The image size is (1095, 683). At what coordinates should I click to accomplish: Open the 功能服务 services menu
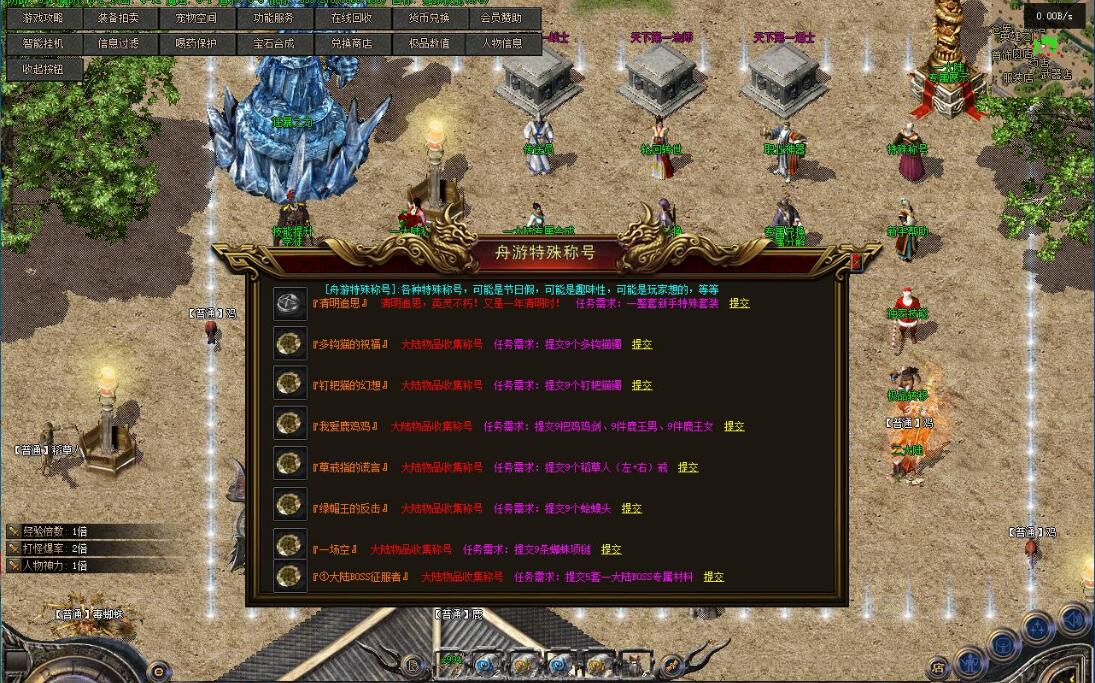click(x=273, y=19)
